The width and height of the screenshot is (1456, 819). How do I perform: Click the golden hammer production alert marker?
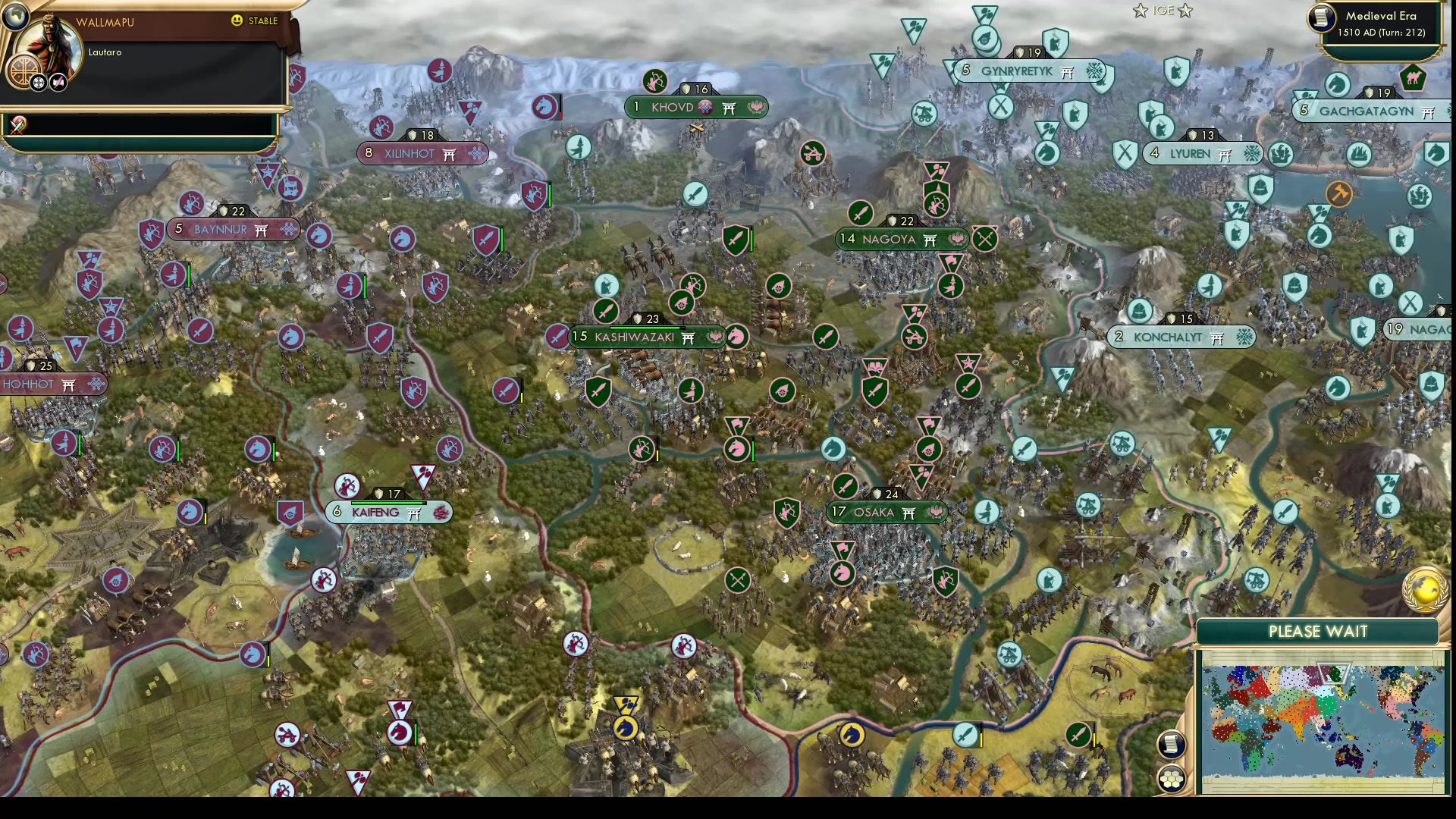[1338, 194]
